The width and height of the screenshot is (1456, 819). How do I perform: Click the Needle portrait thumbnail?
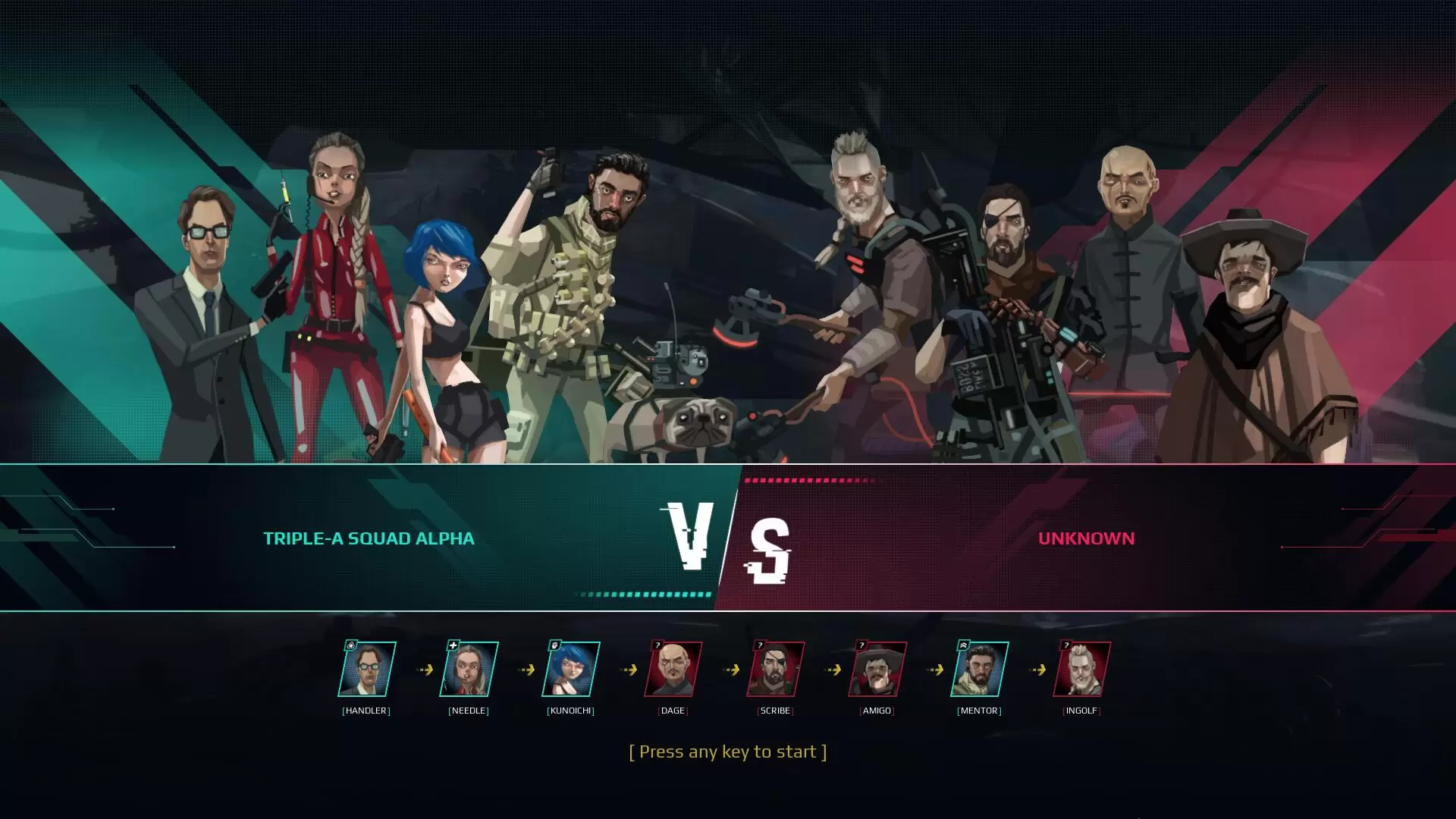pyautogui.click(x=469, y=669)
